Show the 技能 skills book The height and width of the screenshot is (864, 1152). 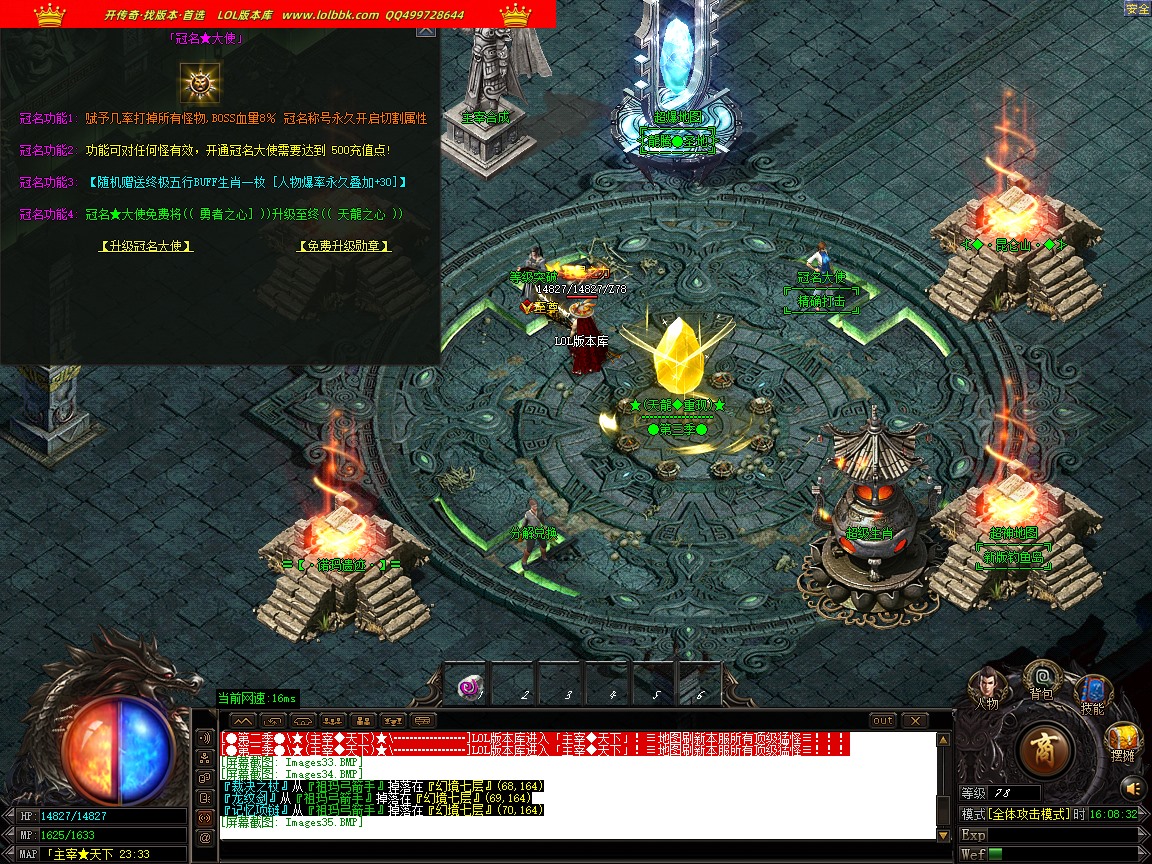[1092, 693]
